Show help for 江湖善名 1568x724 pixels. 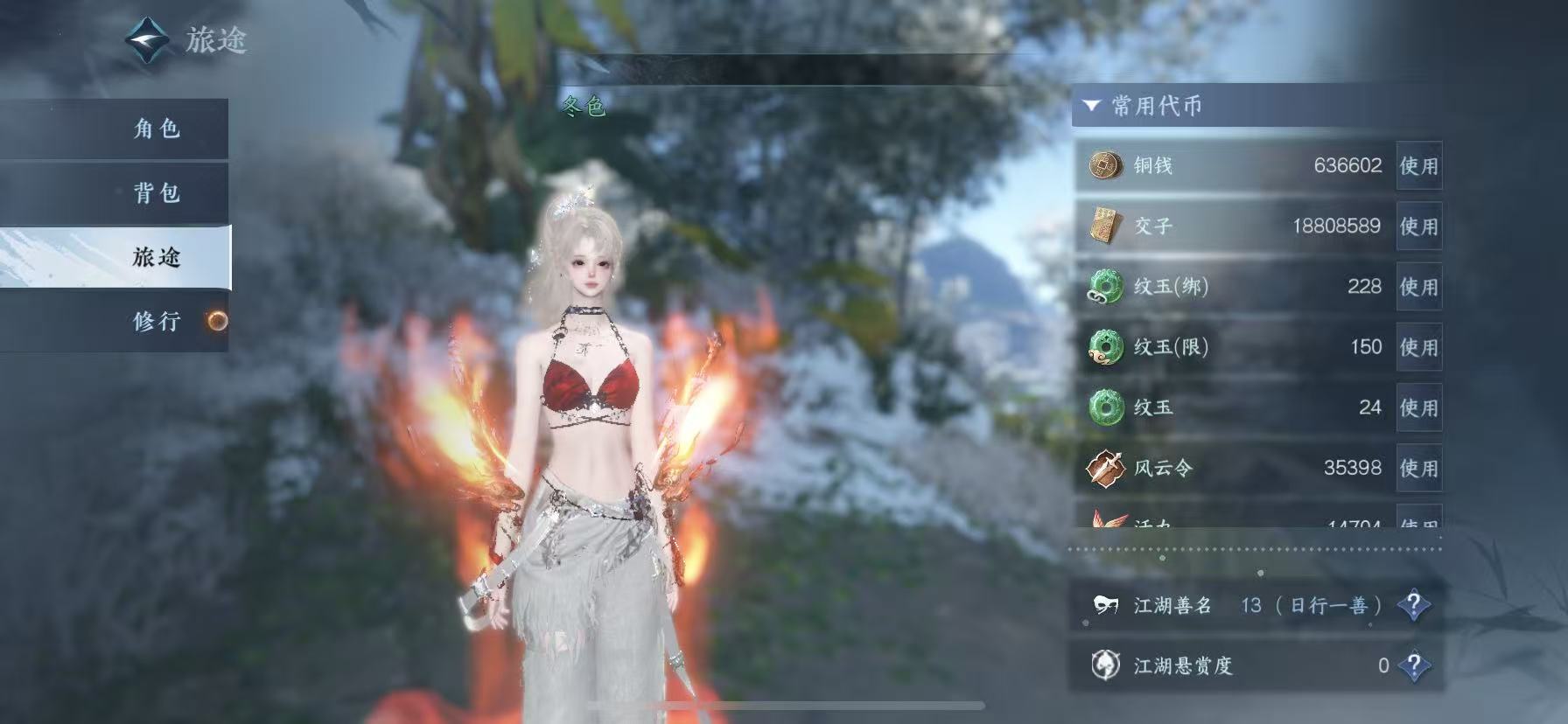(x=1413, y=605)
